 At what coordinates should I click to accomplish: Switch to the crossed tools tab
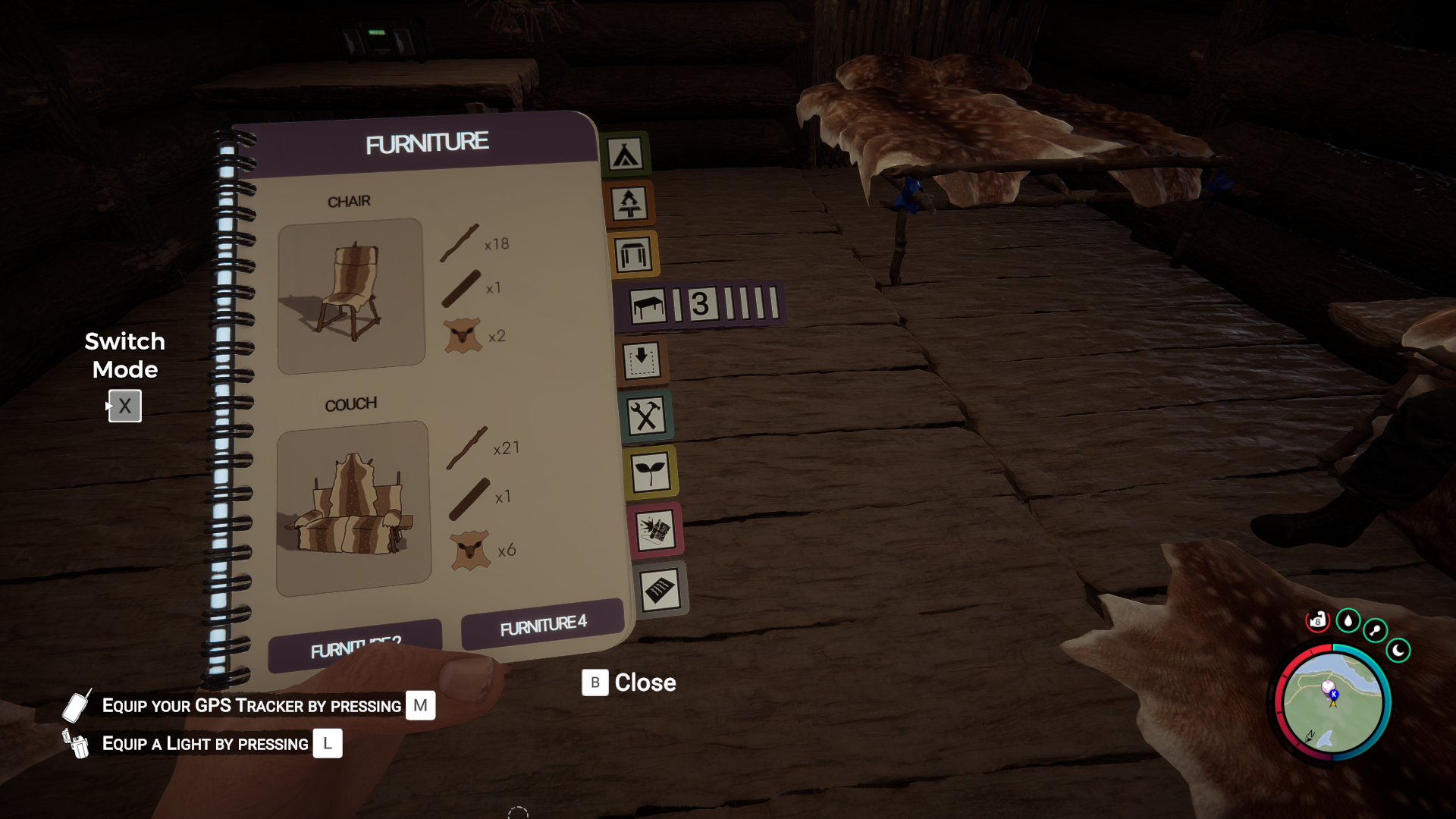[x=646, y=416]
